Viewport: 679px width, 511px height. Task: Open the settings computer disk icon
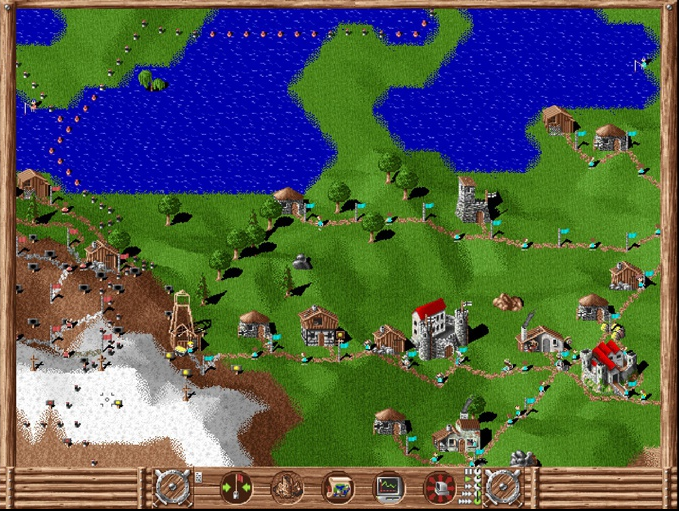coord(439,488)
